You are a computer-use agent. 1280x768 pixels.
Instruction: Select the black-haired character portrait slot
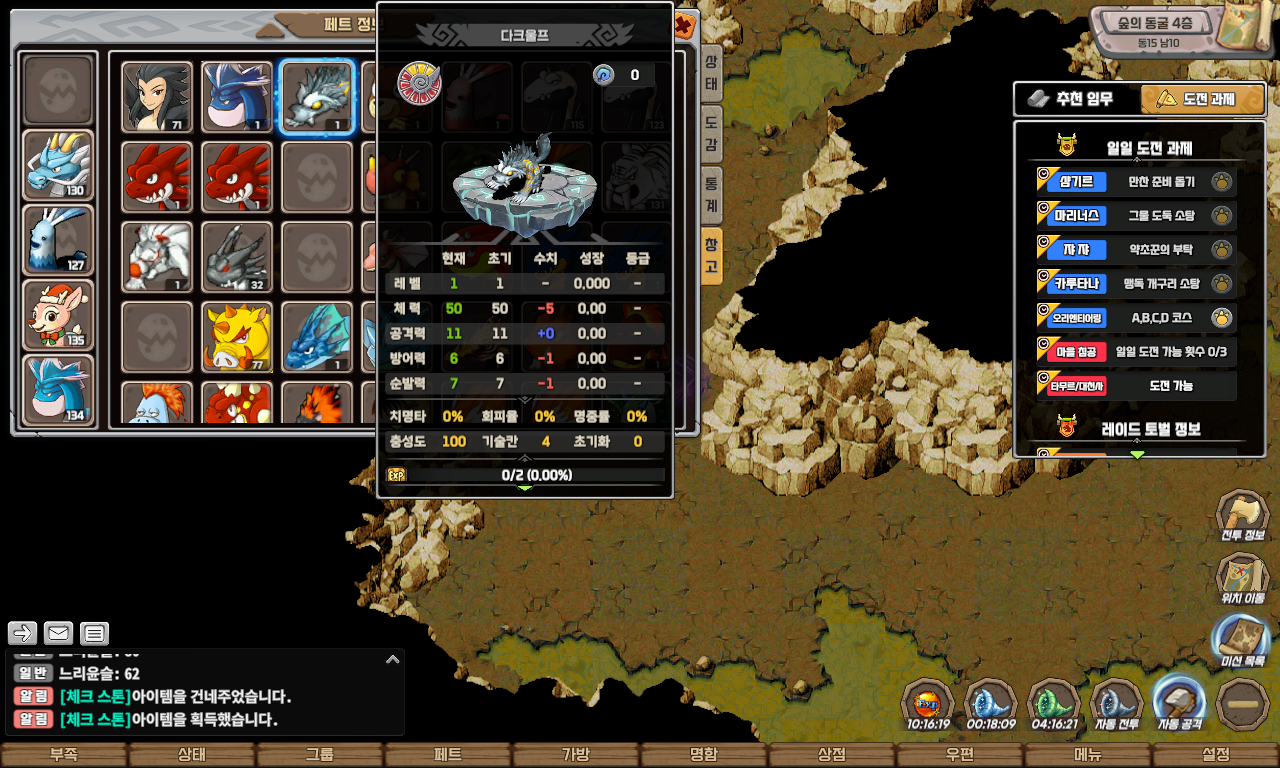(157, 97)
